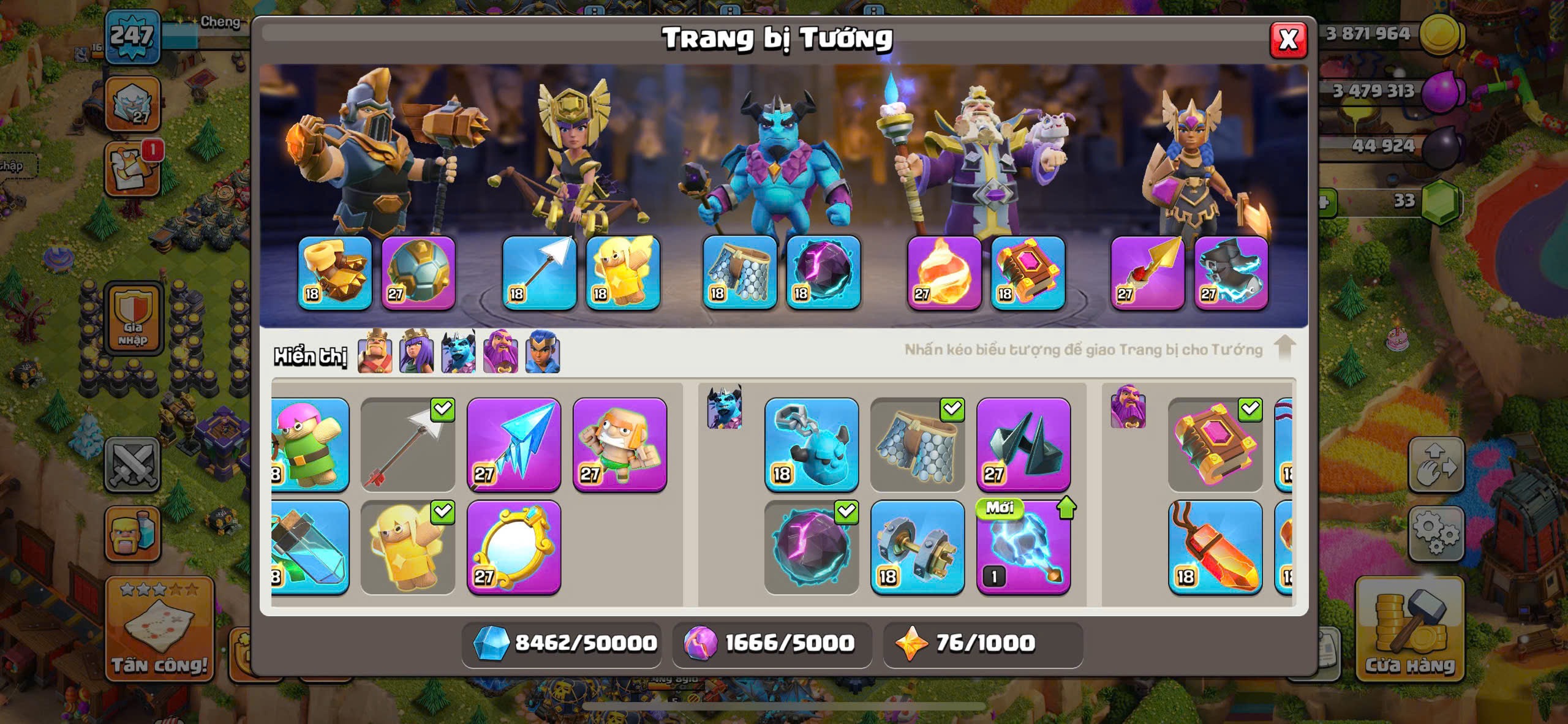The width and height of the screenshot is (1568, 724).
Task: Select the Barbarian King filter portrait
Action: click(x=375, y=352)
